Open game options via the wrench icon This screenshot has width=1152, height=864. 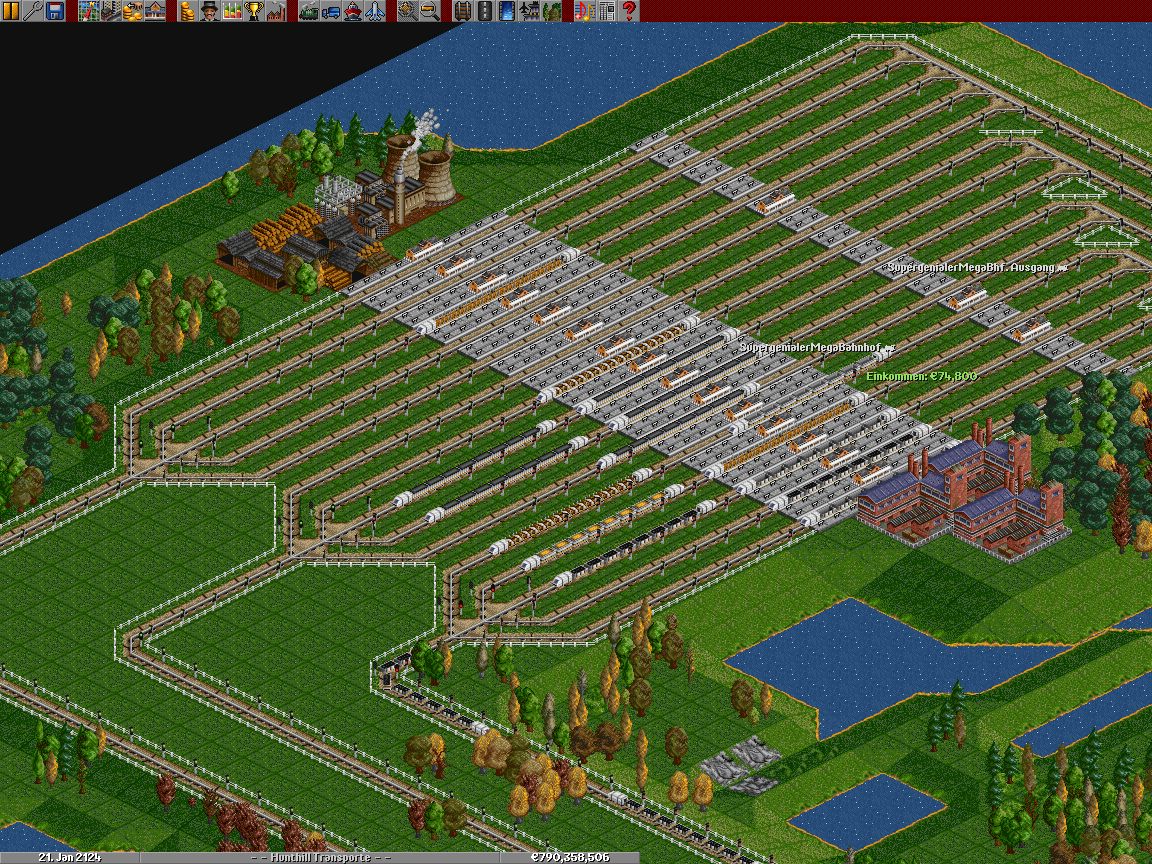[x=33, y=11]
